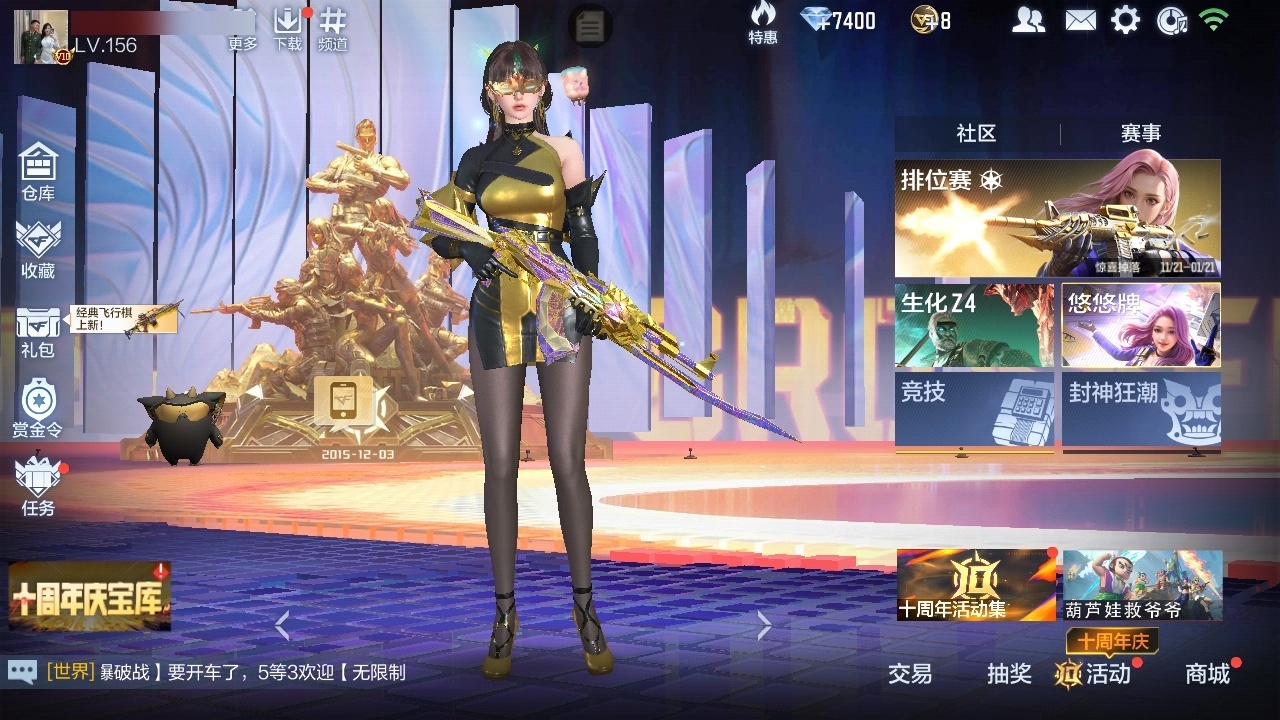Select the 排位赛 ranked match mode
Screen dimensions: 1280x720
coord(1057,218)
